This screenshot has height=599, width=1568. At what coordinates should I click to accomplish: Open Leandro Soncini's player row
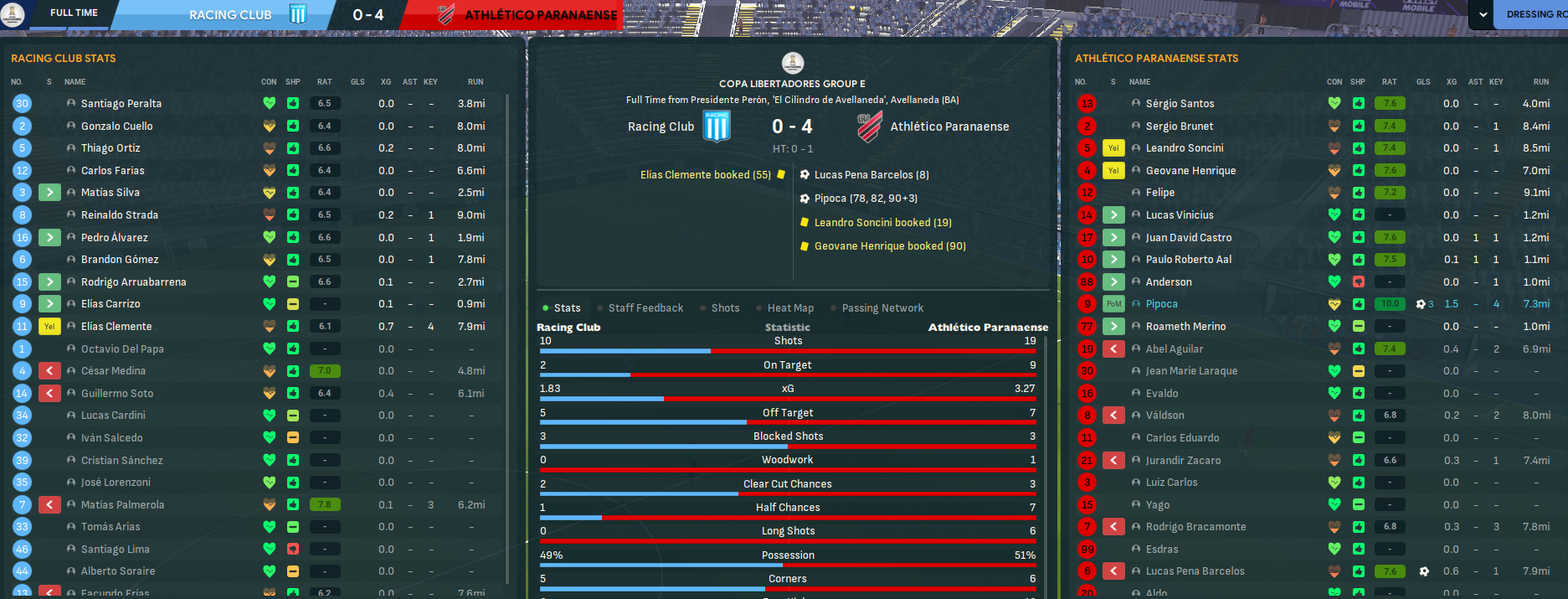[1185, 148]
